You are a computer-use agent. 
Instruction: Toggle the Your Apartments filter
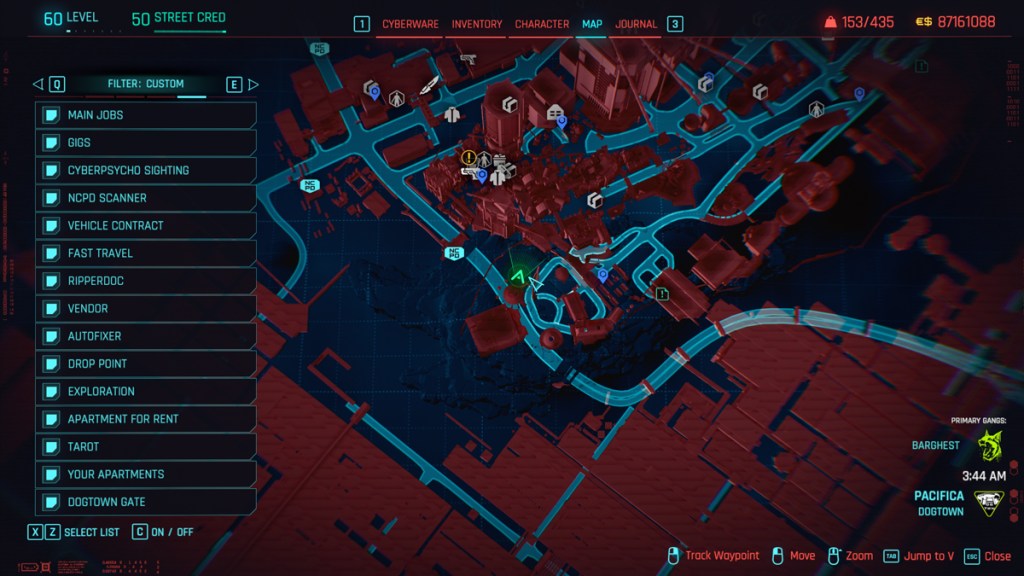click(x=146, y=474)
